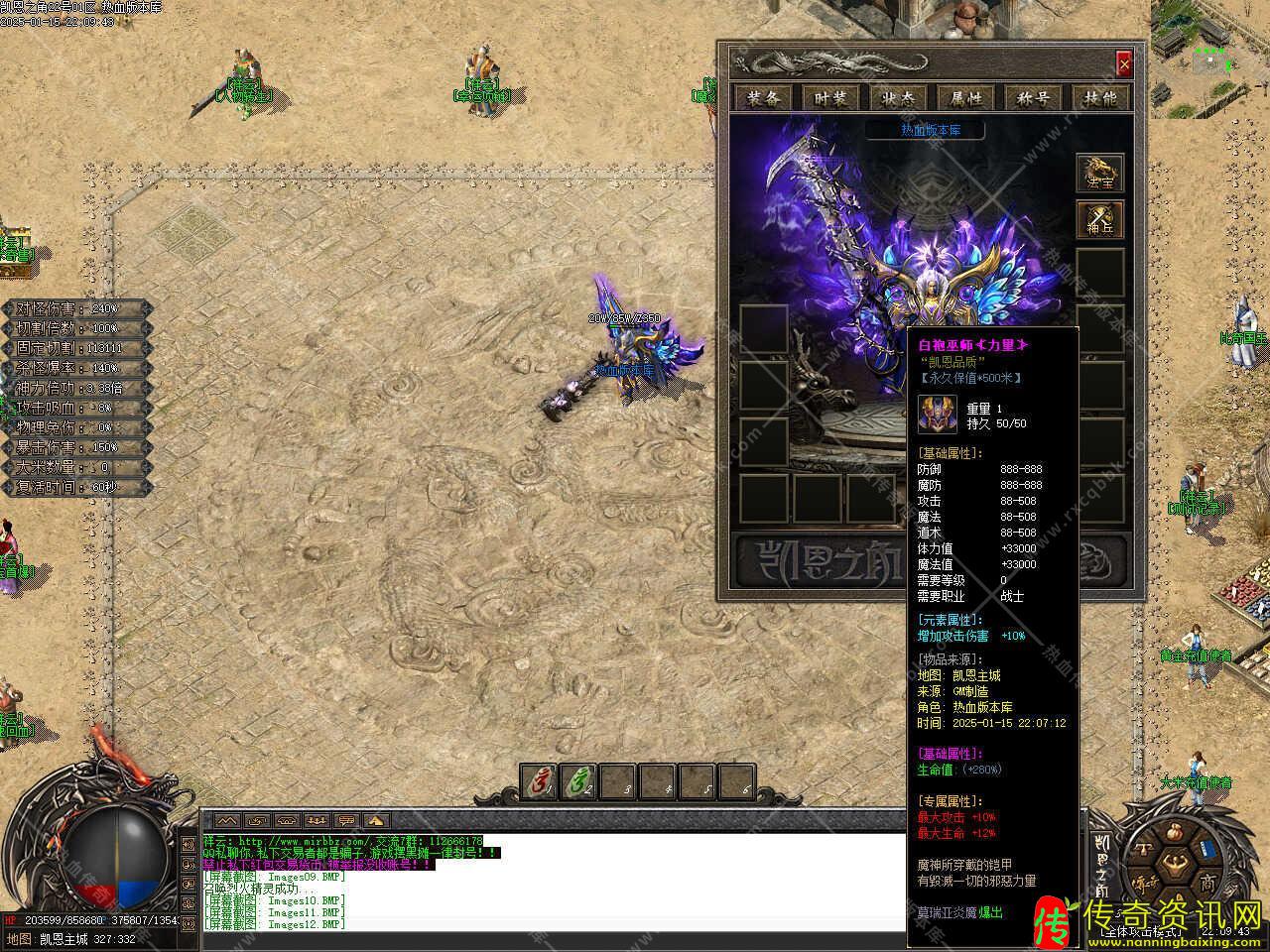Open the 神兵 crossed swords button

click(1100, 220)
